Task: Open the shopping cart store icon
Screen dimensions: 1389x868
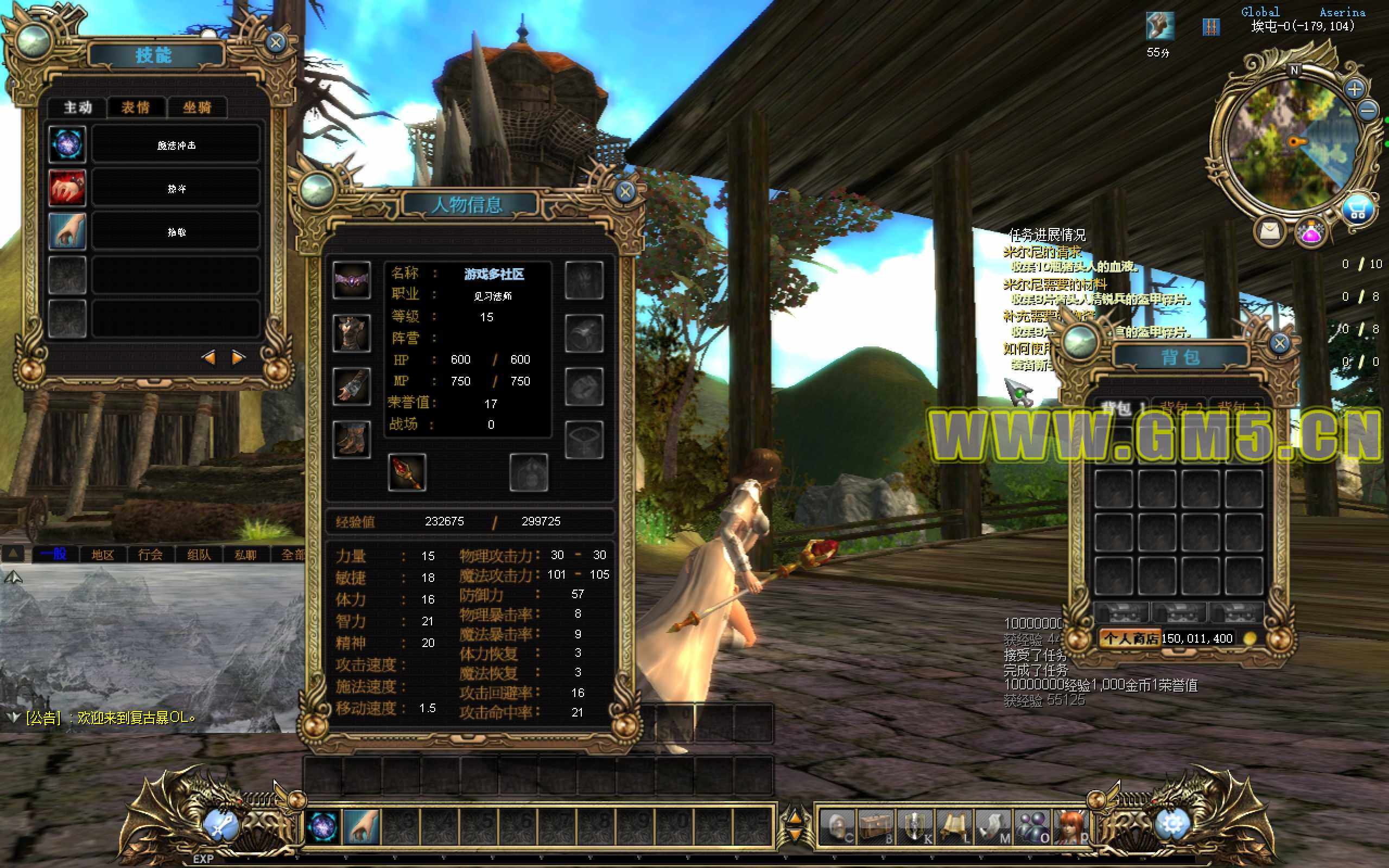Action: [1358, 211]
